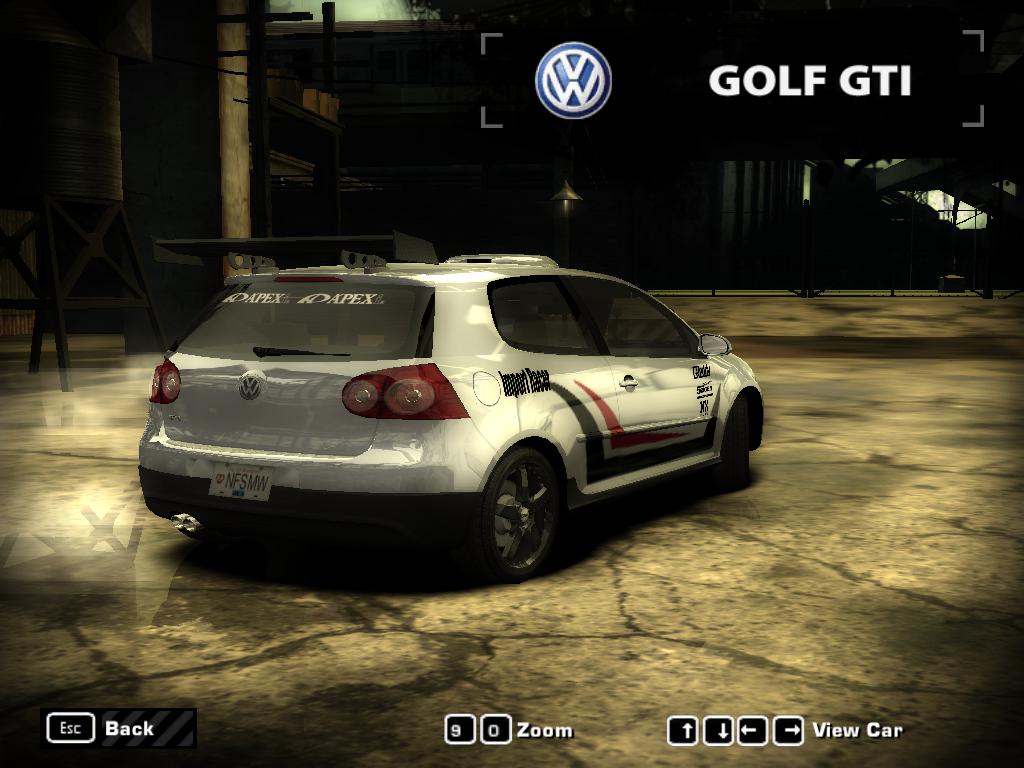This screenshot has height=768, width=1024.
Task: Go back using the Back button
Action: point(118,728)
